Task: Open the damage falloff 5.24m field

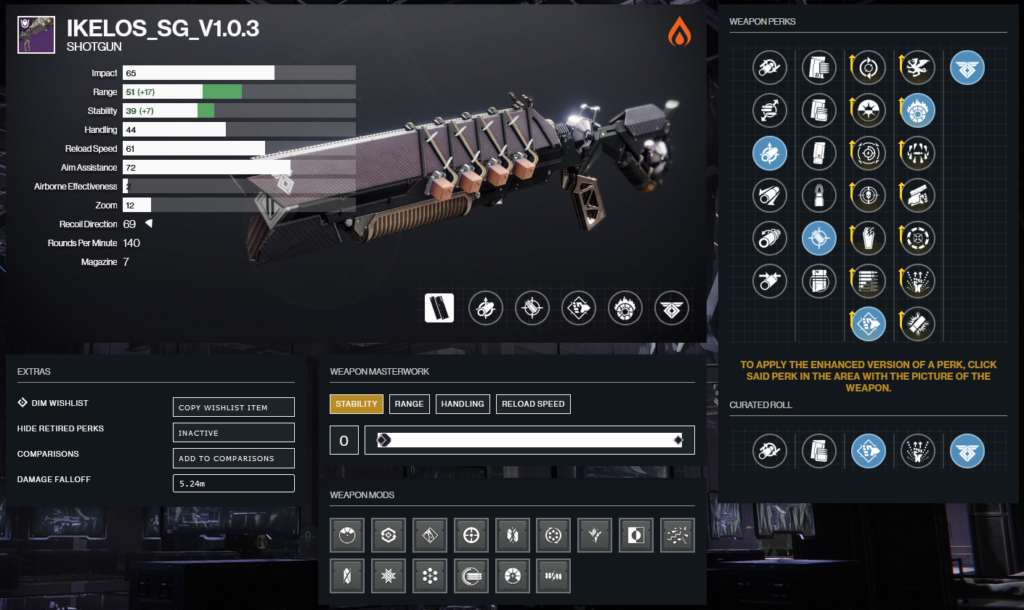Action: 234,483
